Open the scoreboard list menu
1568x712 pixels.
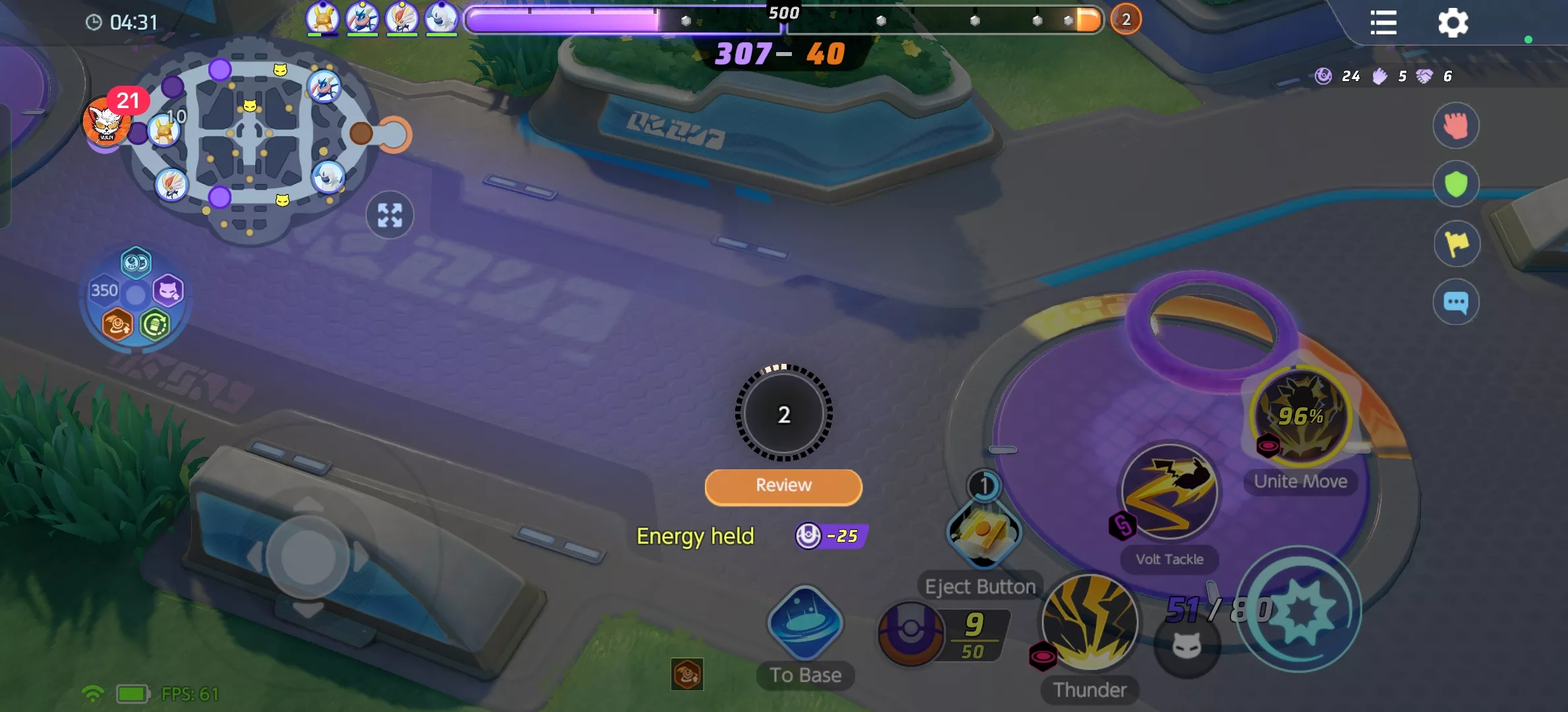[x=1383, y=23]
